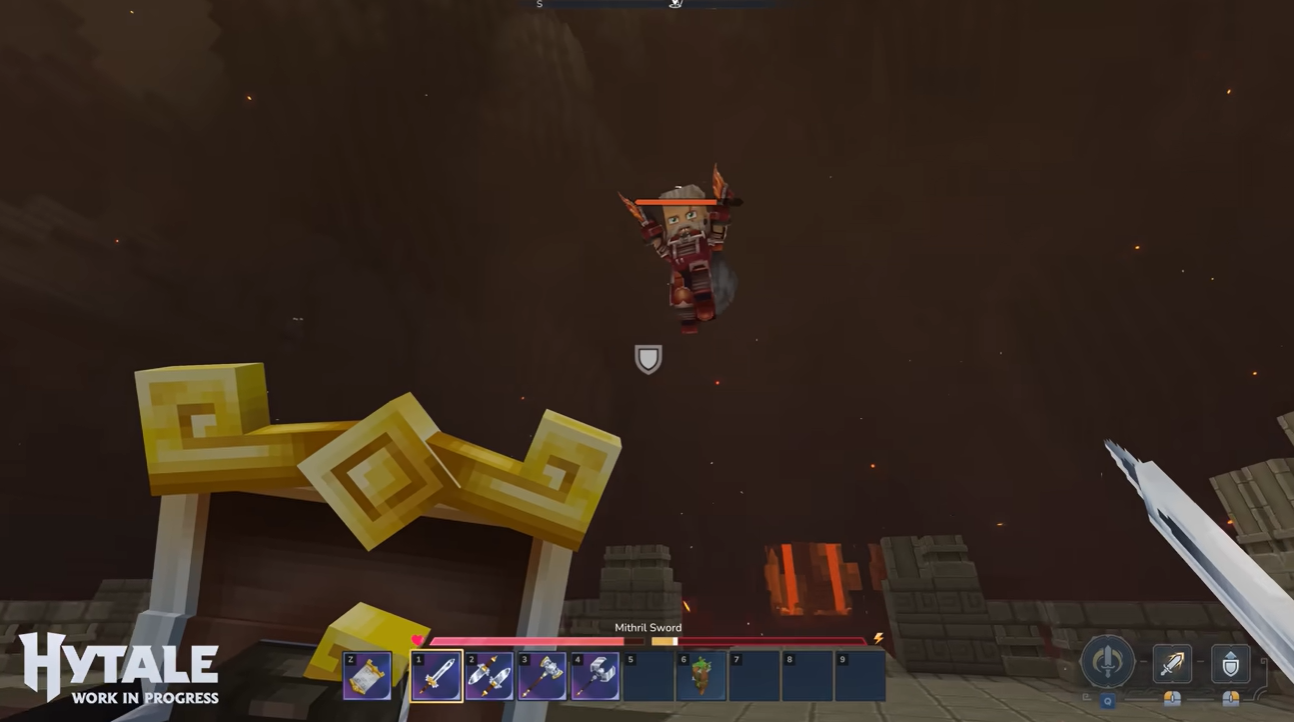This screenshot has width=1294, height=722.
Task: Select the carrot in hotbar slot 6
Action: coord(702,676)
